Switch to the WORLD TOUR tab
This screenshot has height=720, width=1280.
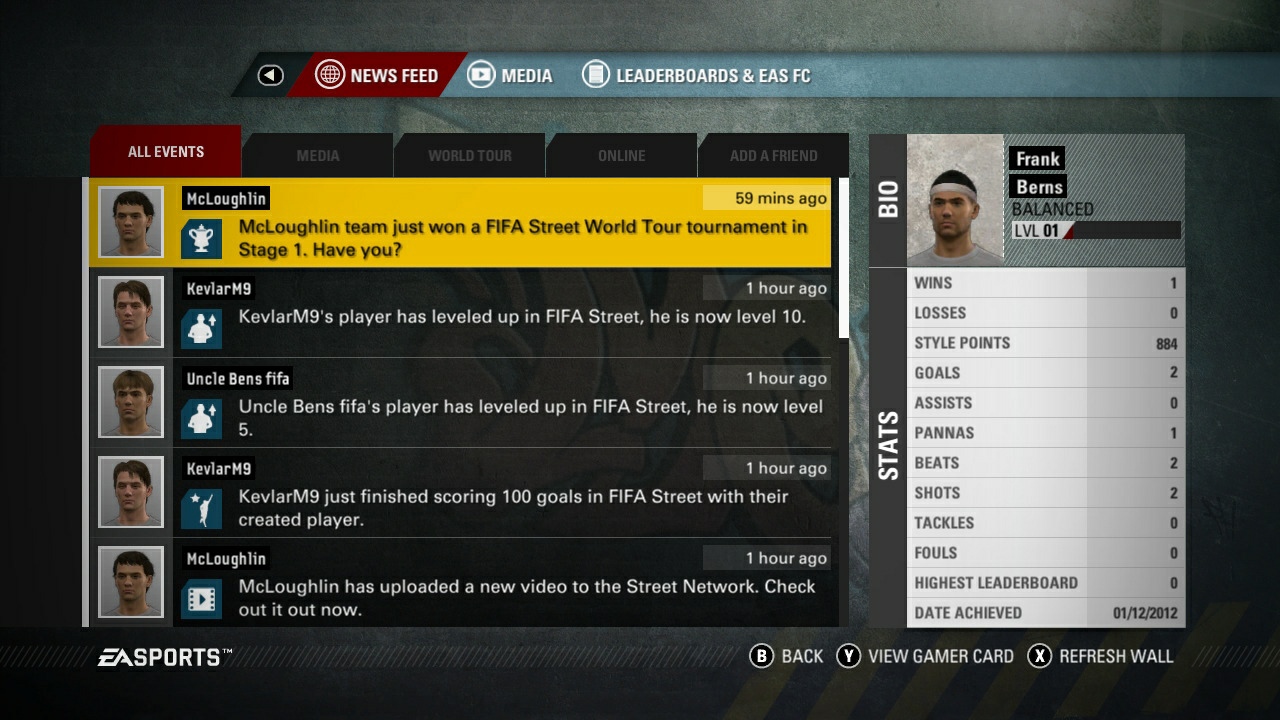(469, 155)
